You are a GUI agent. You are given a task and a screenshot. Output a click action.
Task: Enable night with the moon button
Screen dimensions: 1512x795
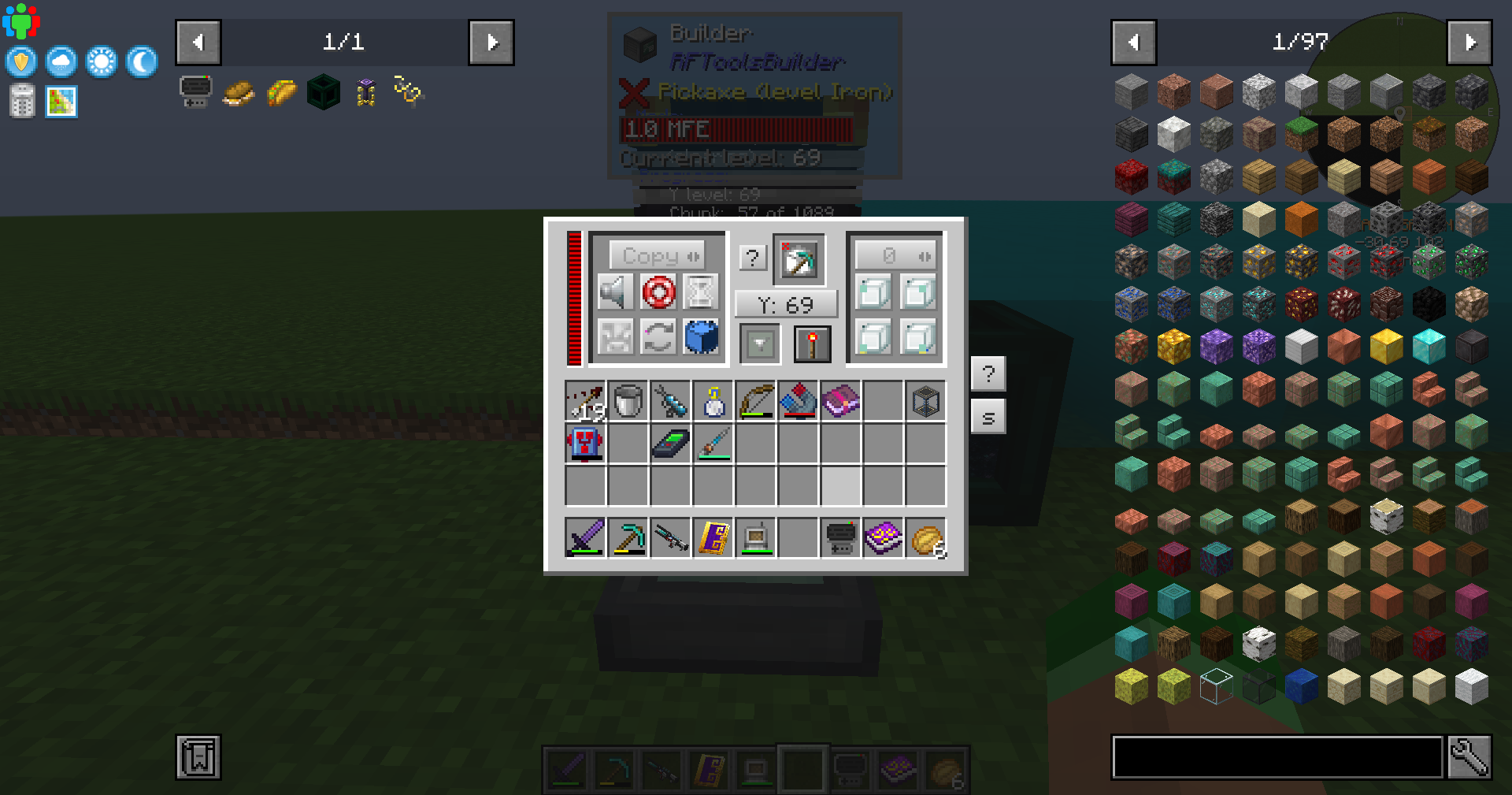140,61
